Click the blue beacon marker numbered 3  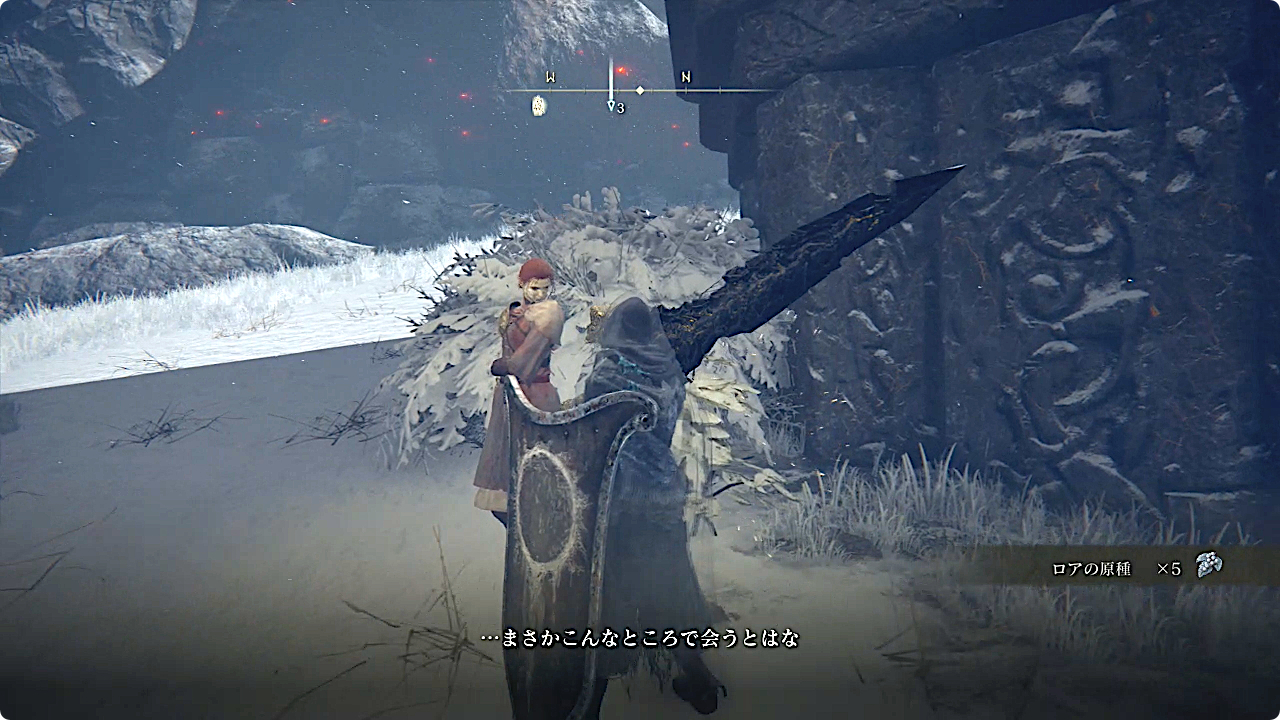611,104
